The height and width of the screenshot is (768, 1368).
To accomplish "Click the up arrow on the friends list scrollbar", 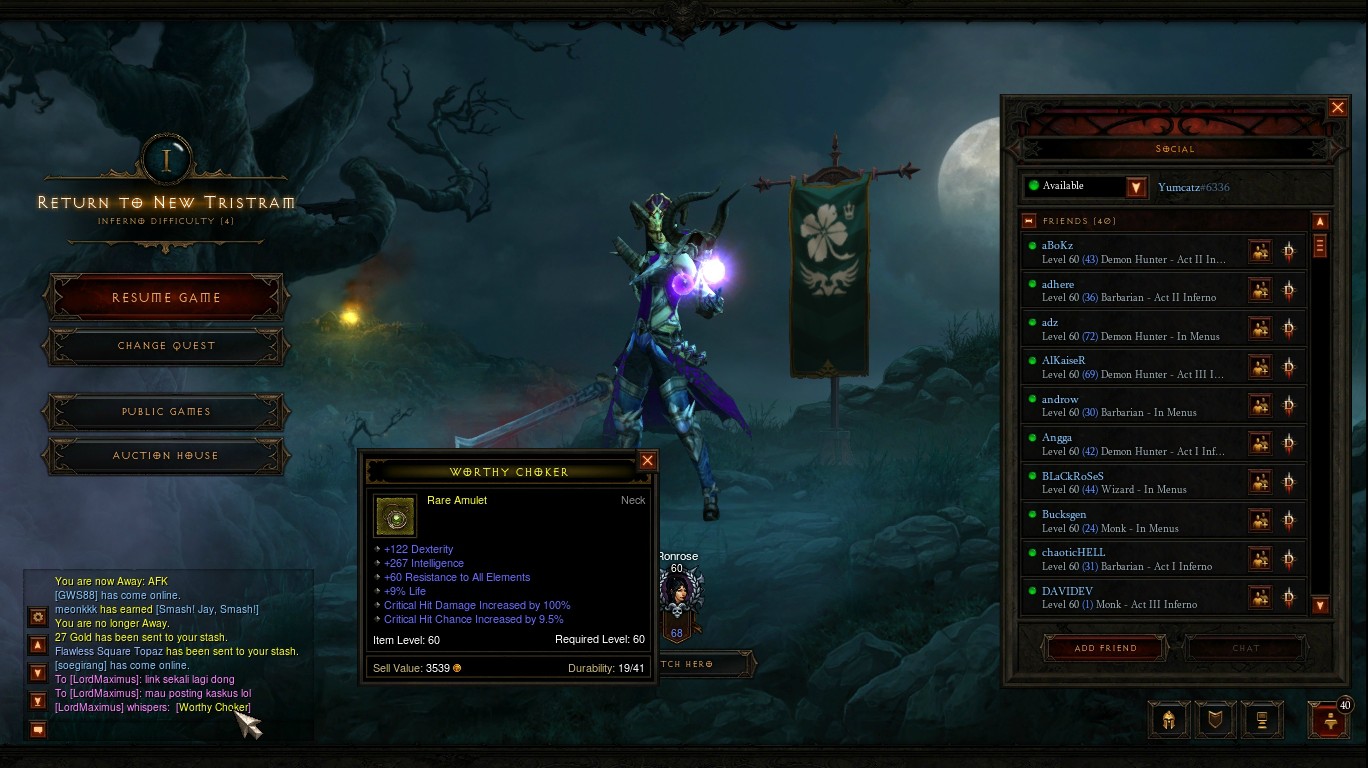I will [x=1320, y=220].
